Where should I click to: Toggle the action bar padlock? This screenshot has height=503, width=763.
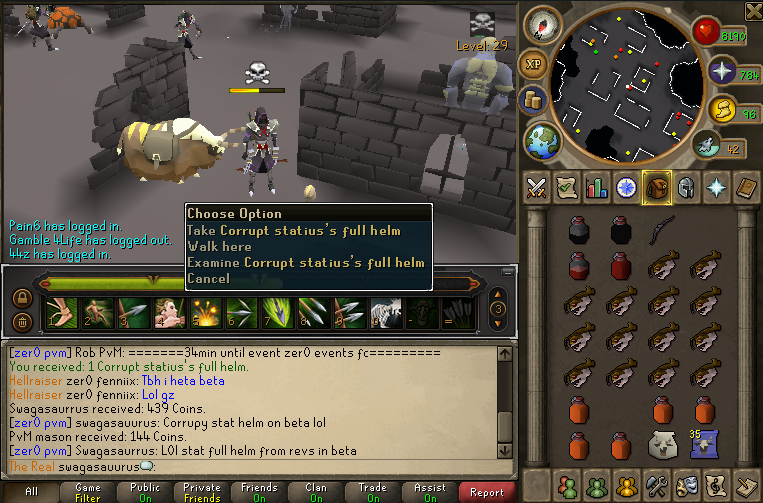click(22, 298)
